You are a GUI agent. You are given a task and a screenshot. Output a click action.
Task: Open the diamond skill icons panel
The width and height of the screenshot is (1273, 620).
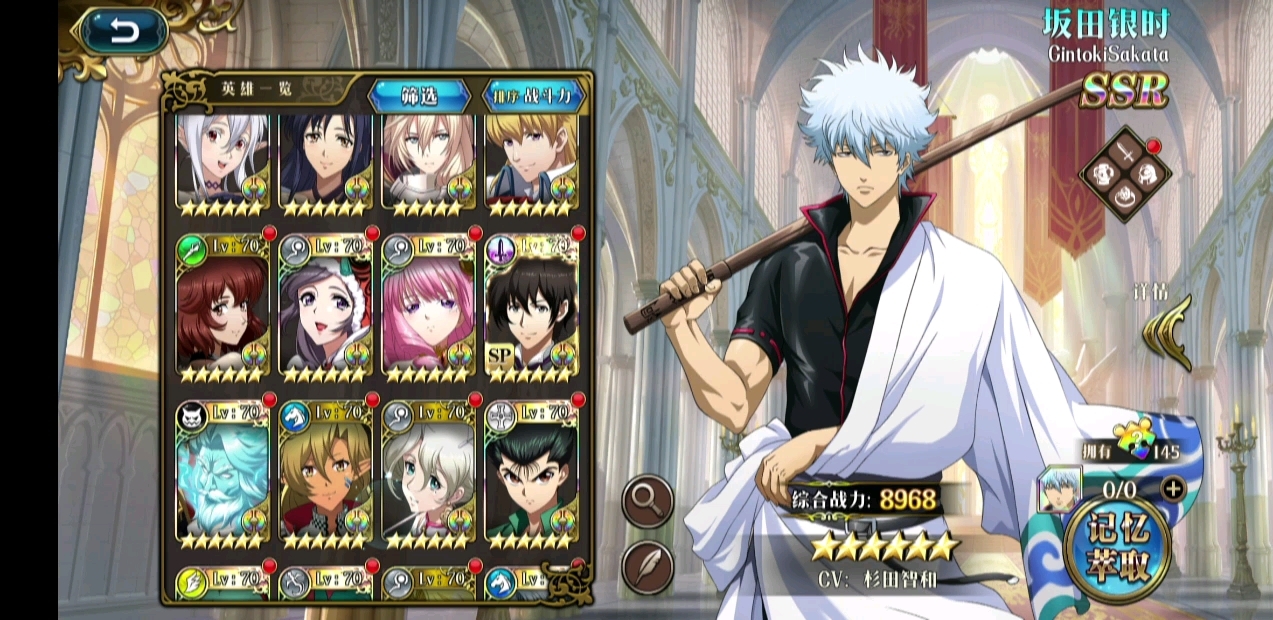(x=1125, y=174)
